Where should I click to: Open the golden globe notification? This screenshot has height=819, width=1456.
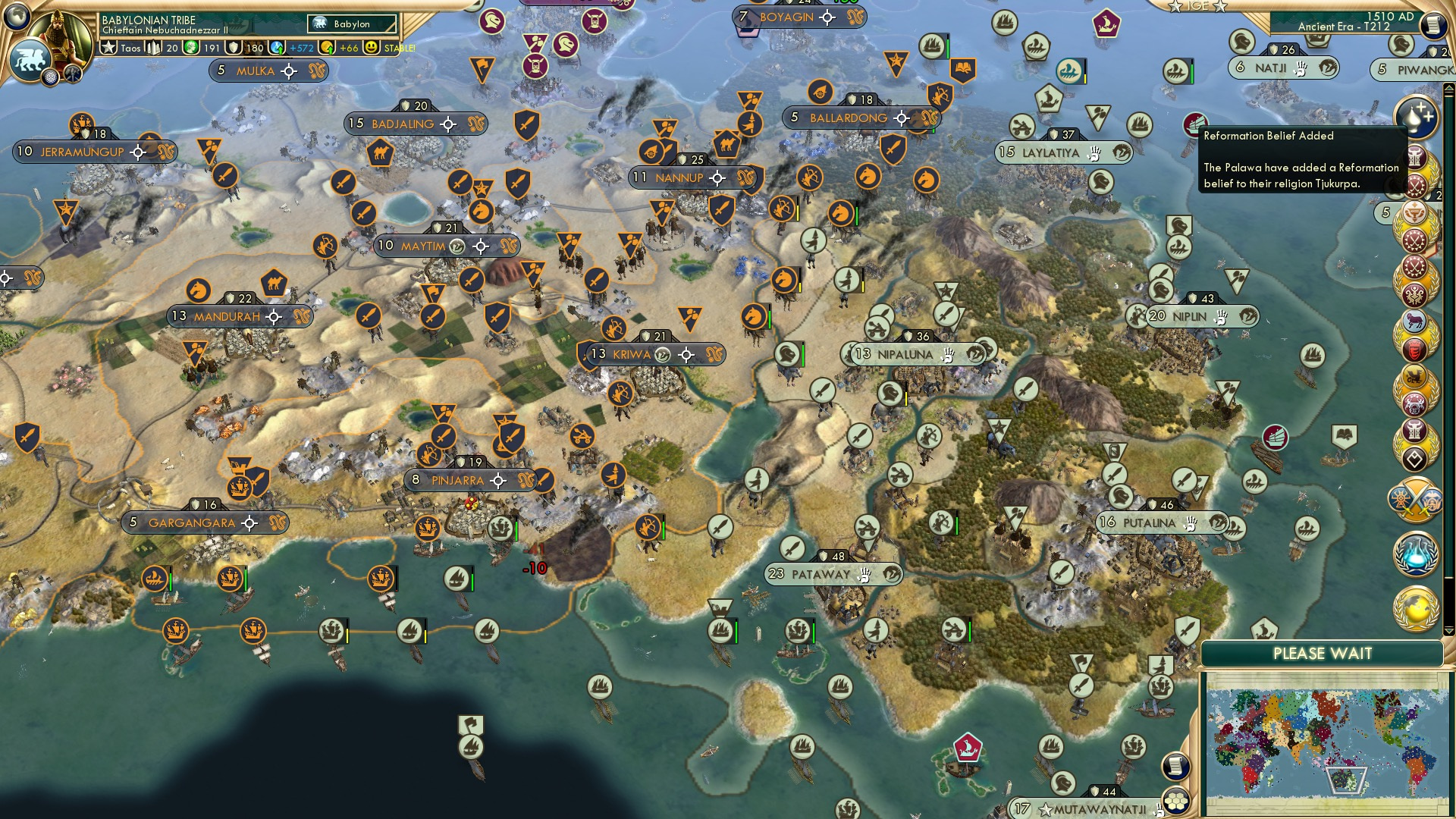1415,608
